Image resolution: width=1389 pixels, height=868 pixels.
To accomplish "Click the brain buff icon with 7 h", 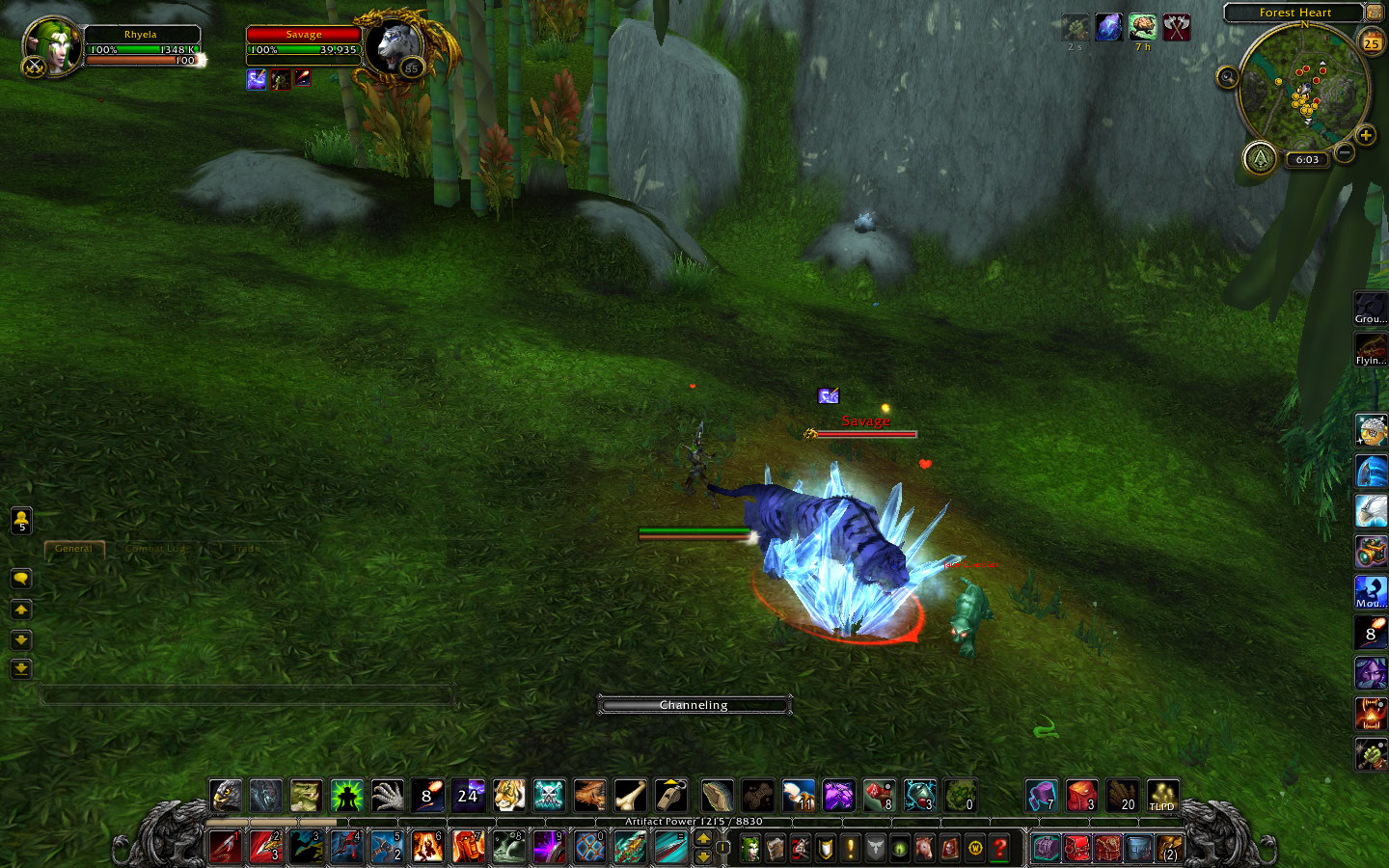I will 1142,27.
